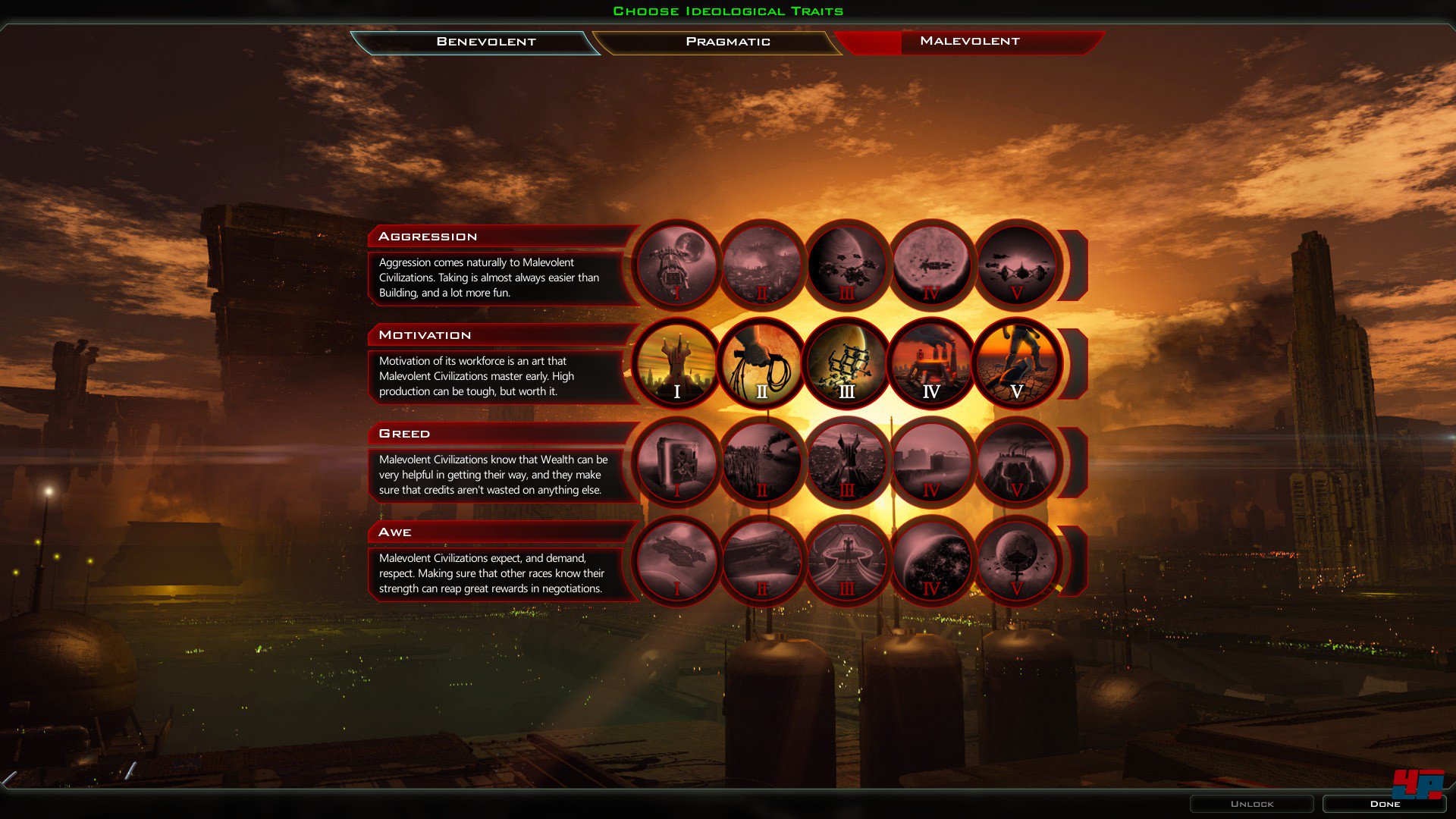
Task: Choose Motivation tier I icon
Action: point(677,362)
